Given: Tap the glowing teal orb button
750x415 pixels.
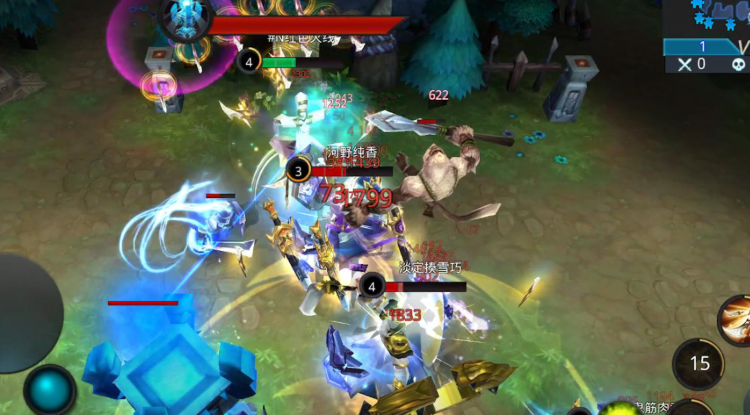Looking at the screenshot, I should (49, 390).
